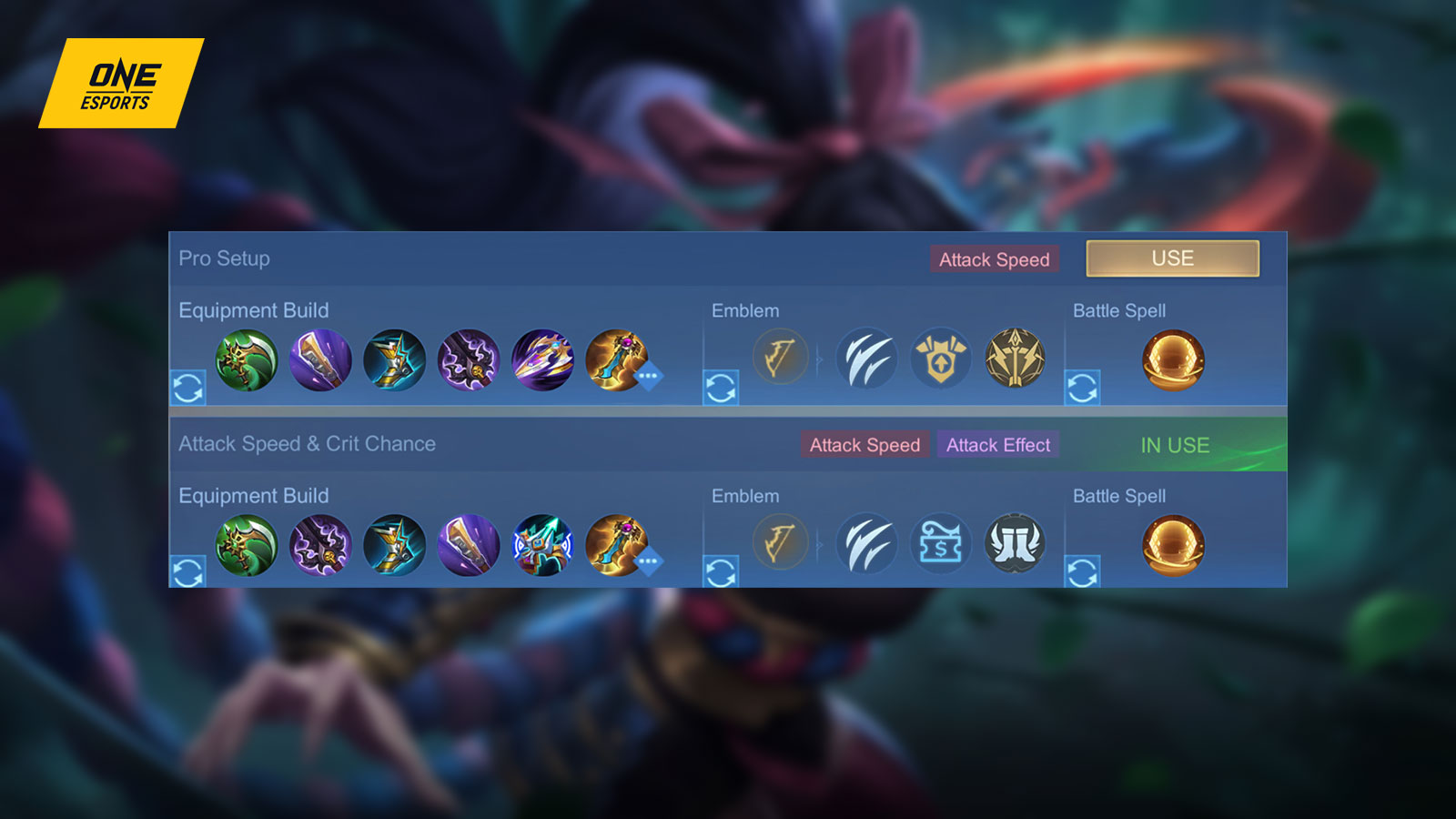Select the golden spear talent icon in Pro Setup emblem

click(1011, 359)
